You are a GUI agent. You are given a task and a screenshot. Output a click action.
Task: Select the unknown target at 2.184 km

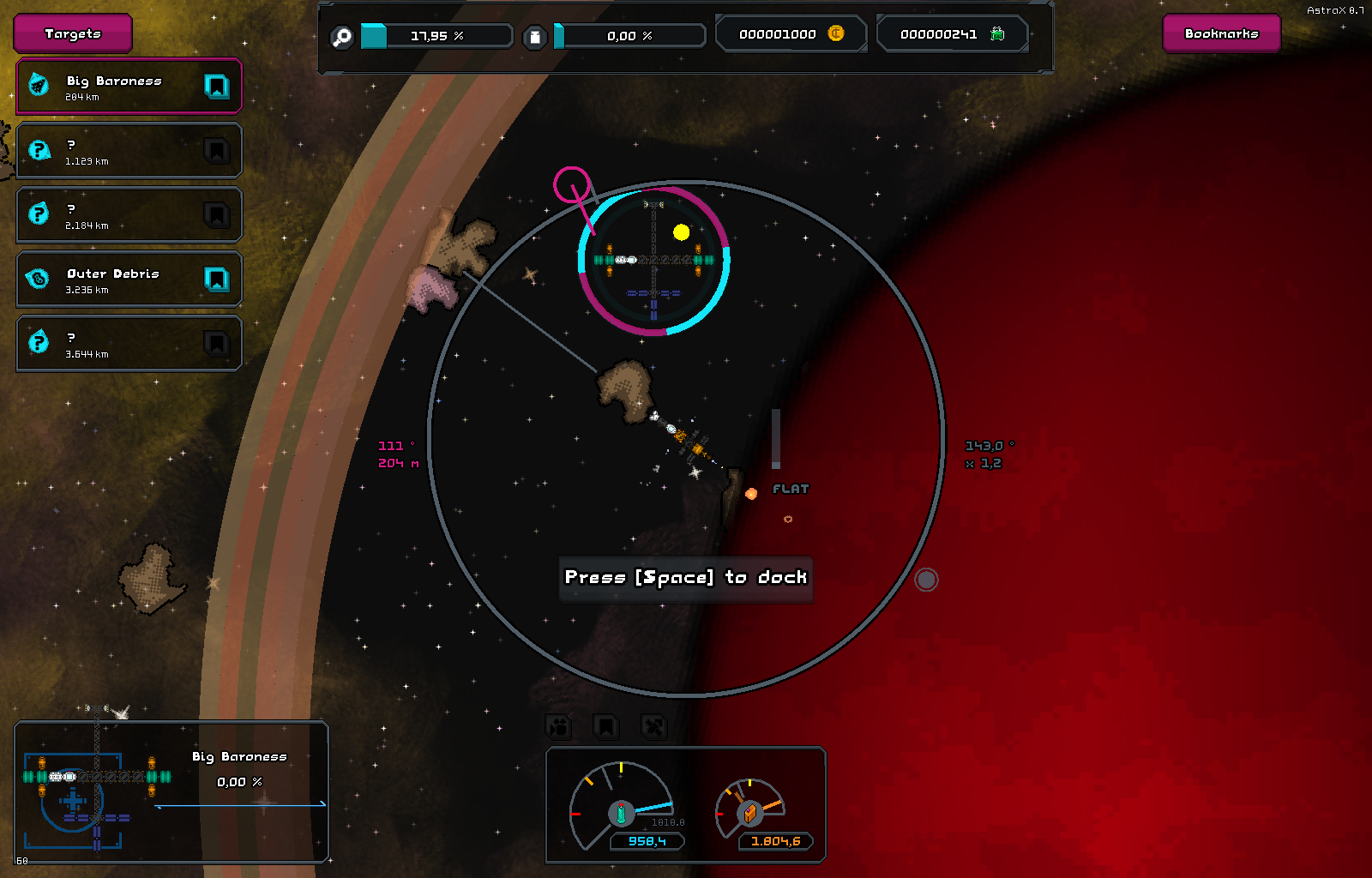tap(111, 215)
